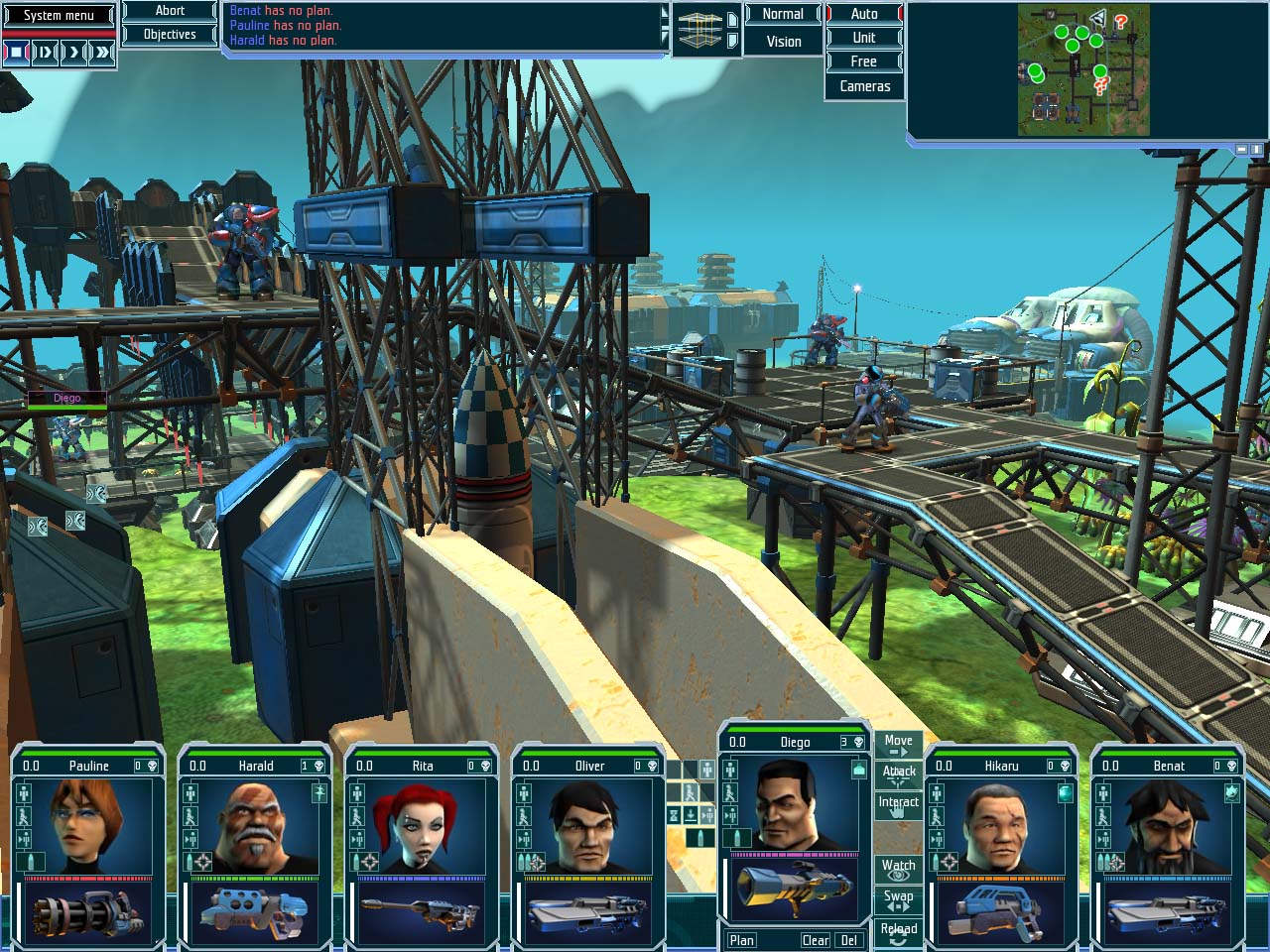Activate the Watch command
This screenshot has height=952, width=1270.
tap(898, 869)
